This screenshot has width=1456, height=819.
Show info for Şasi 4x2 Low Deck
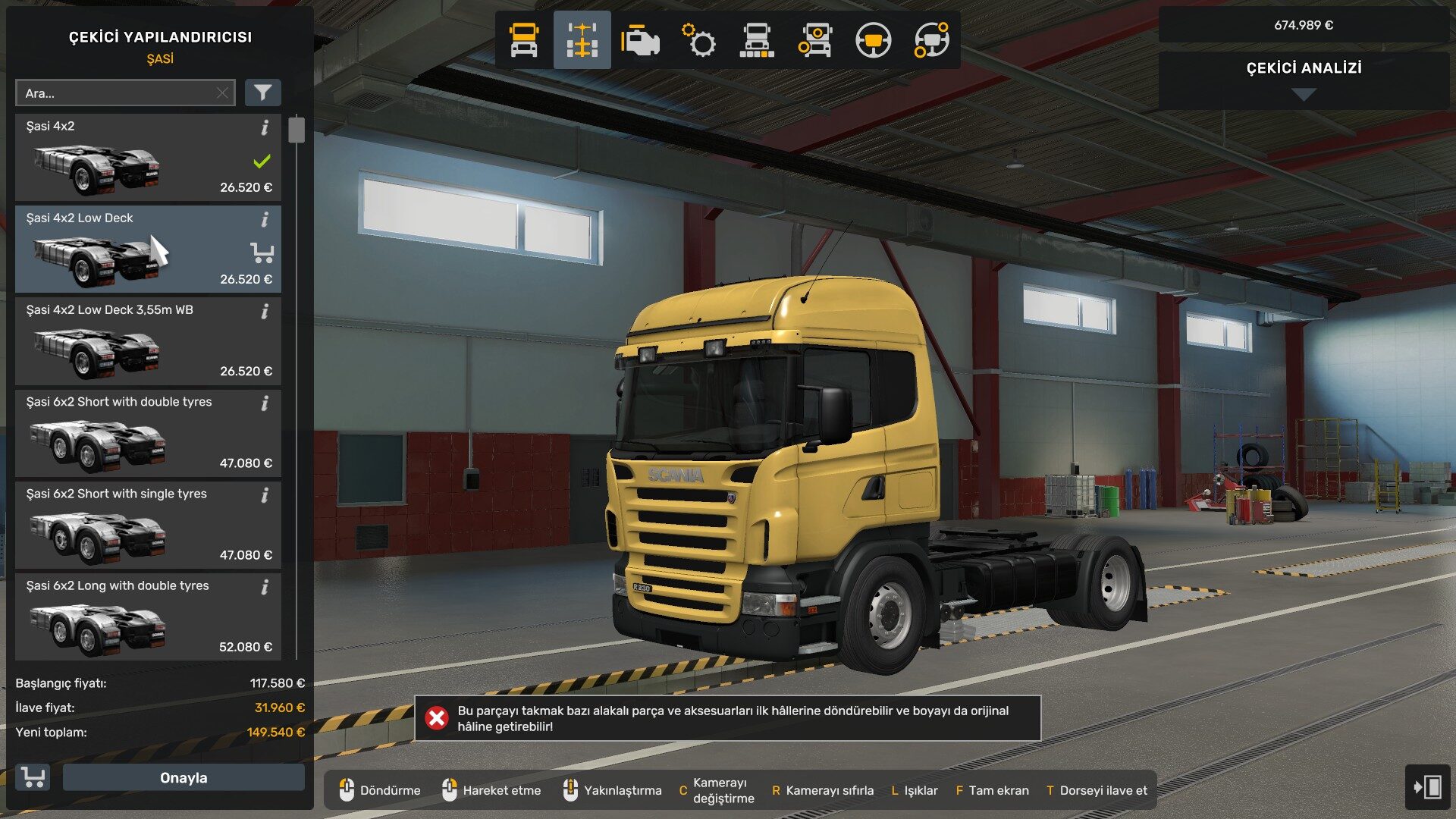point(265,220)
